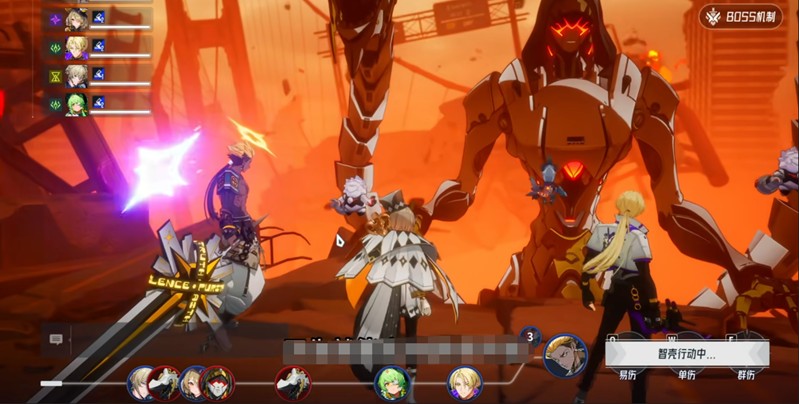The height and width of the screenshot is (404, 799).
Task: Open the BOSS机制 info button
Action: tap(740, 16)
